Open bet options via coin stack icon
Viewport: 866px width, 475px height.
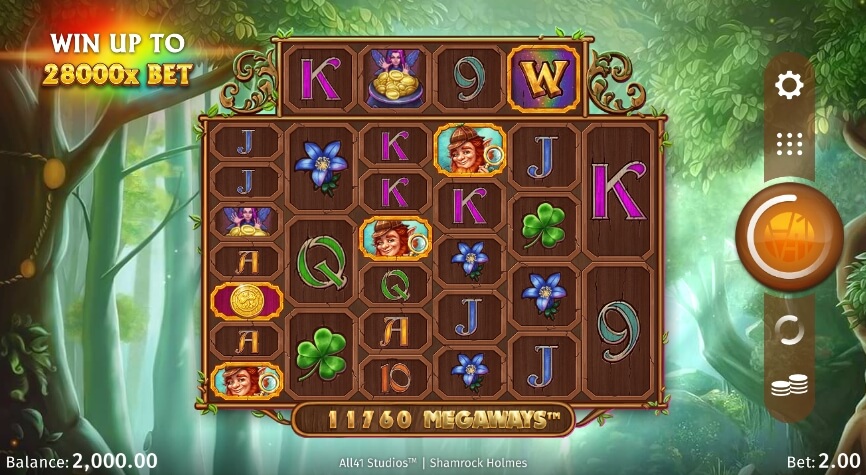(x=789, y=387)
